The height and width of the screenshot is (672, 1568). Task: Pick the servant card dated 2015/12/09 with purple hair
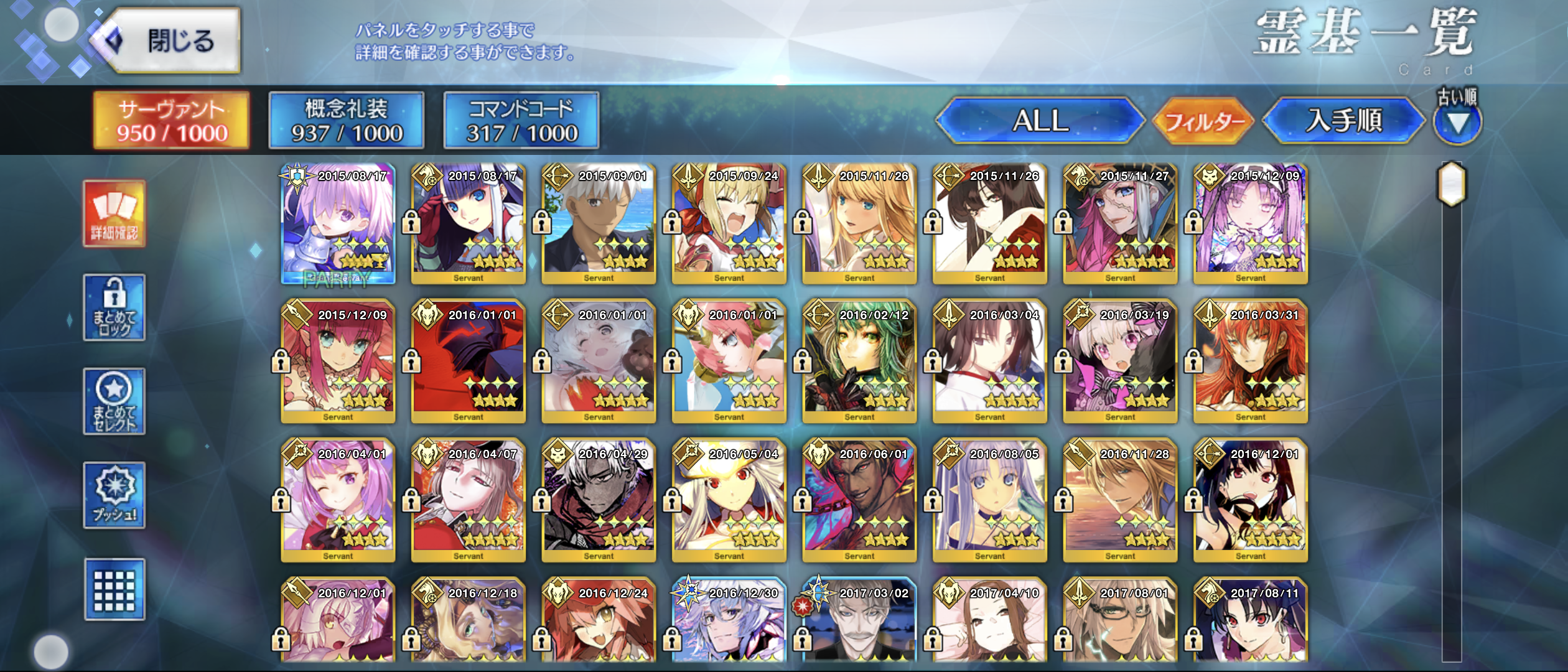(1251, 224)
